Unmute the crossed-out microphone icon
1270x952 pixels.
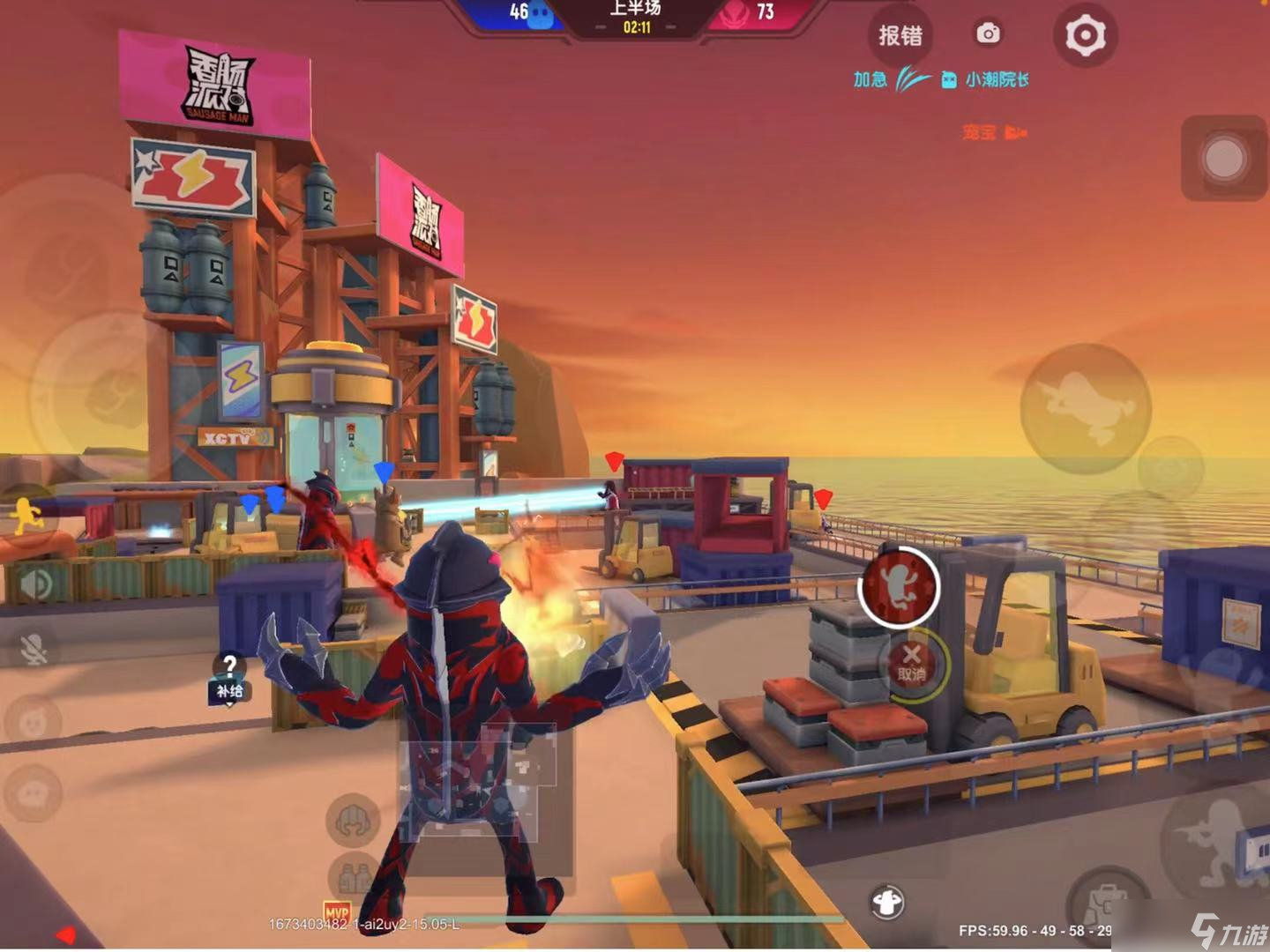pyautogui.click(x=34, y=650)
